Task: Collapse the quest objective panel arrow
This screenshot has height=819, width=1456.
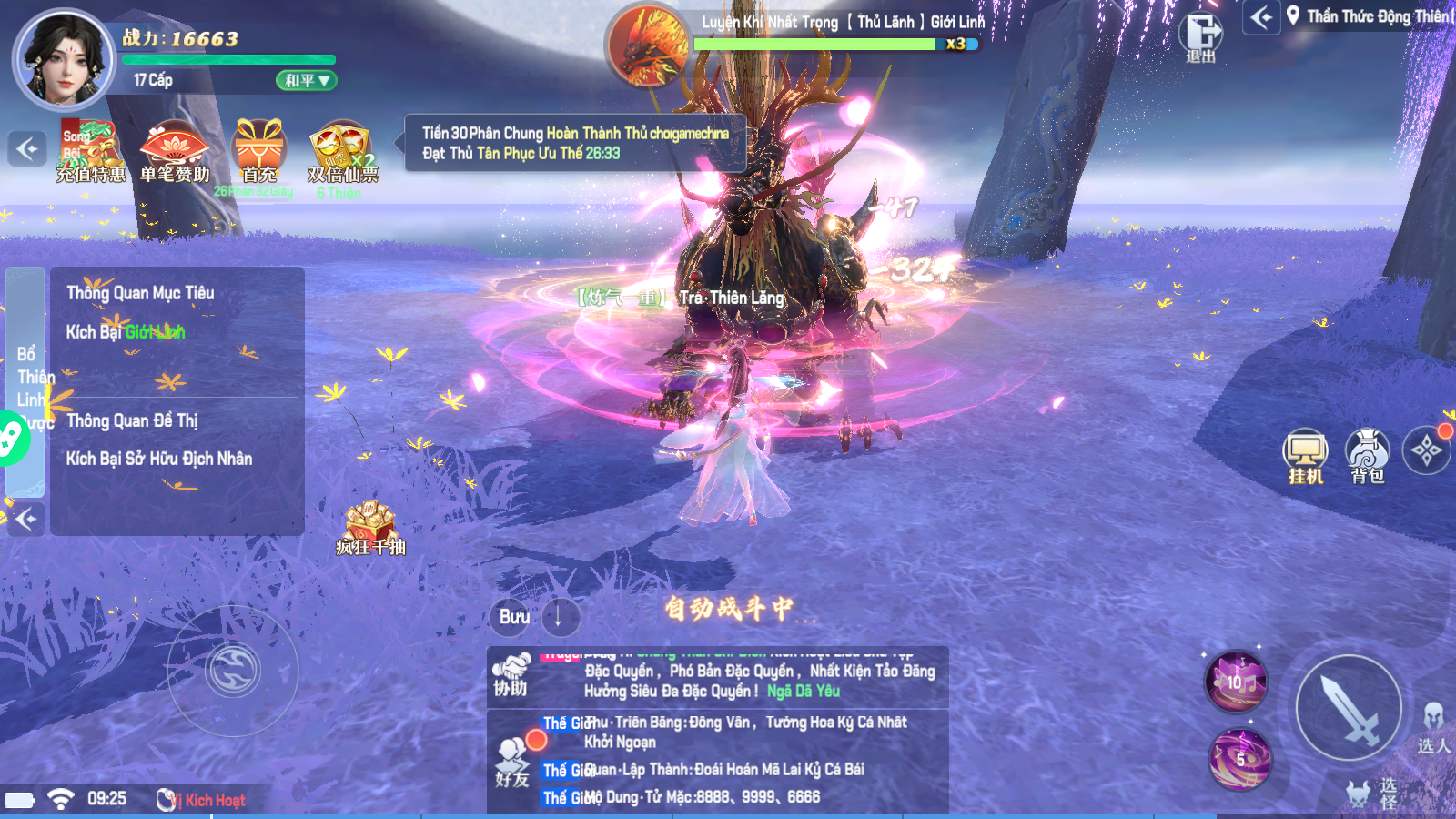Action: (x=26, y=519)
